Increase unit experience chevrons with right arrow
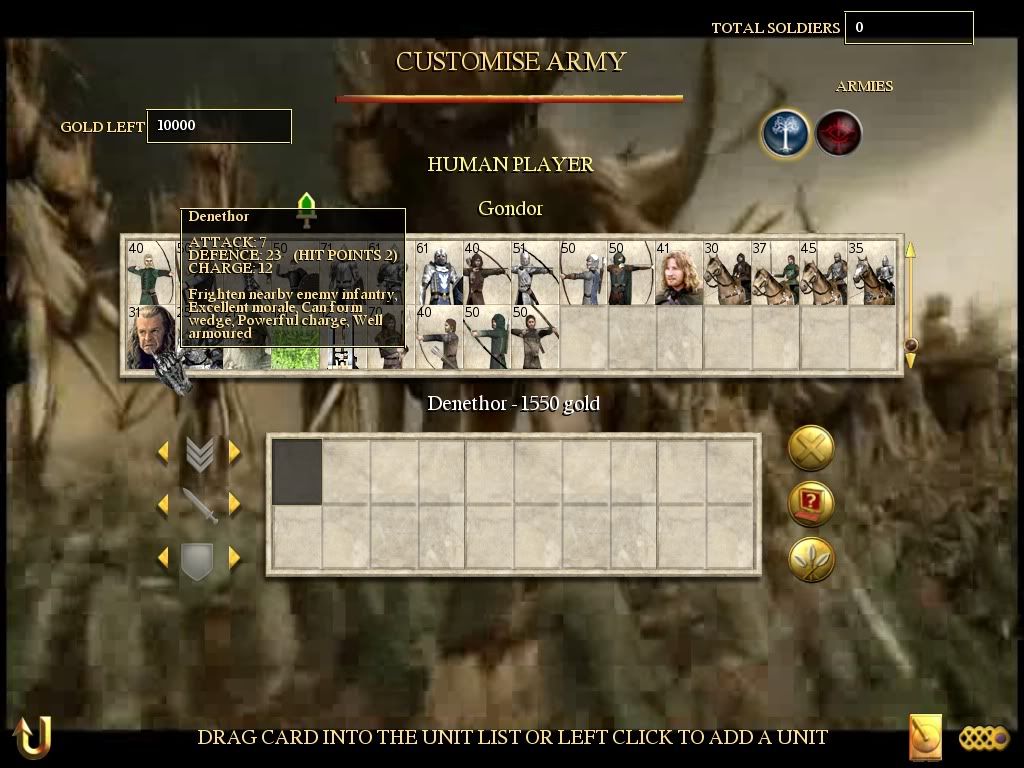This screenshot has width=1024, height=768. (235, 452)
